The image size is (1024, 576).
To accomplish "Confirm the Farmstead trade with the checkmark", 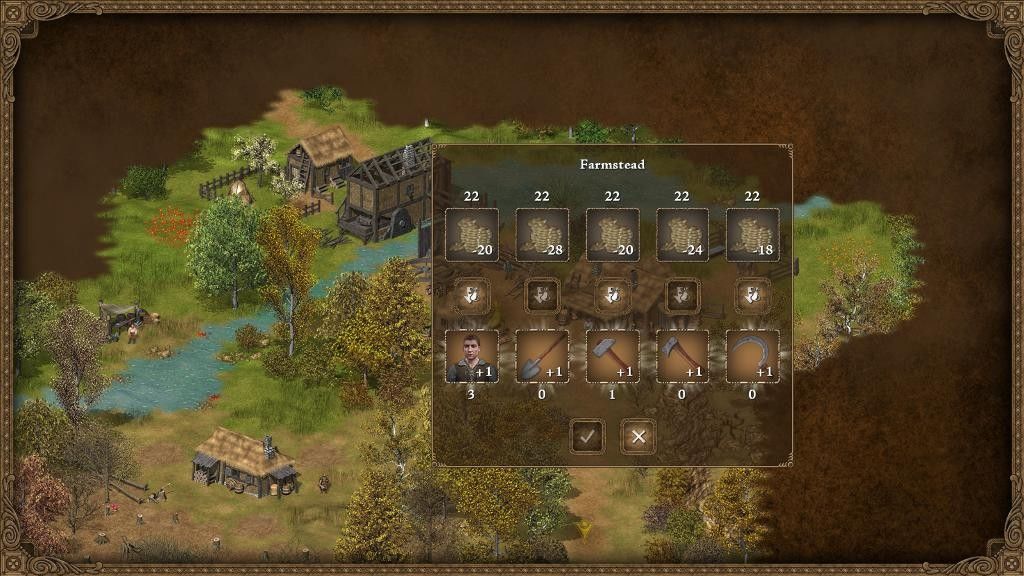I will [587, 437].
